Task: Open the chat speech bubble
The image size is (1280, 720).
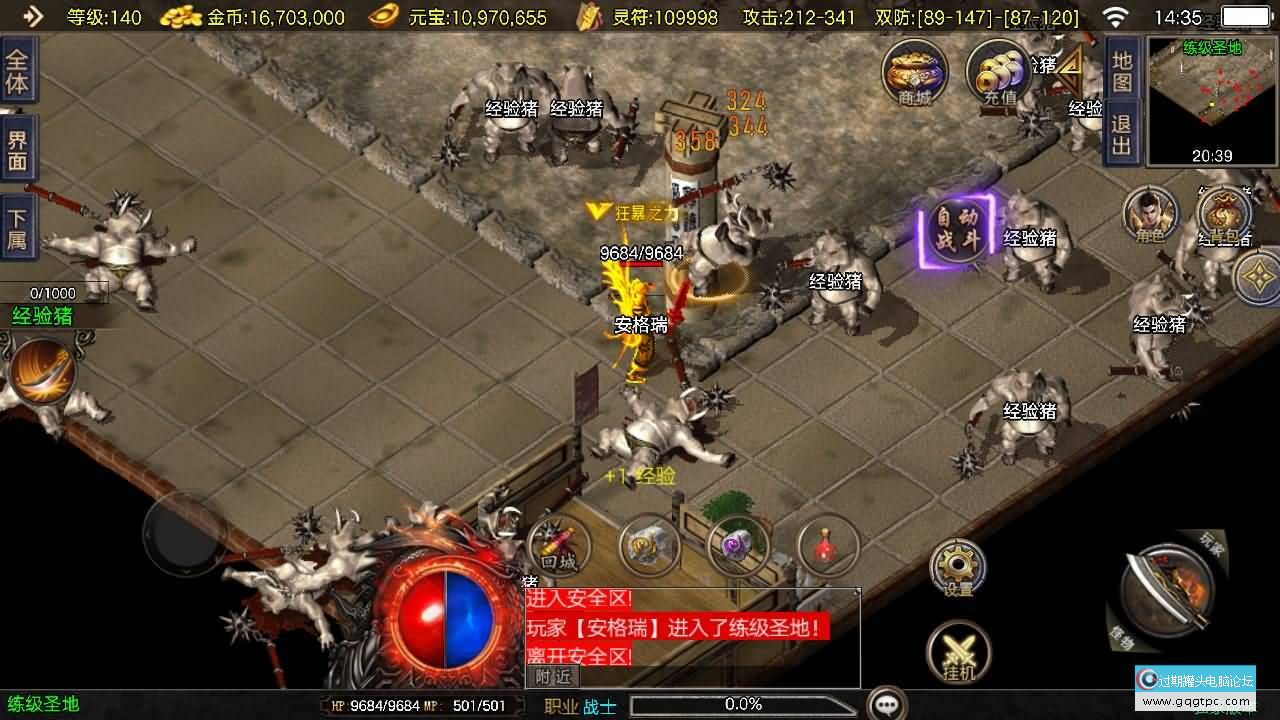Action: [886, 704]
